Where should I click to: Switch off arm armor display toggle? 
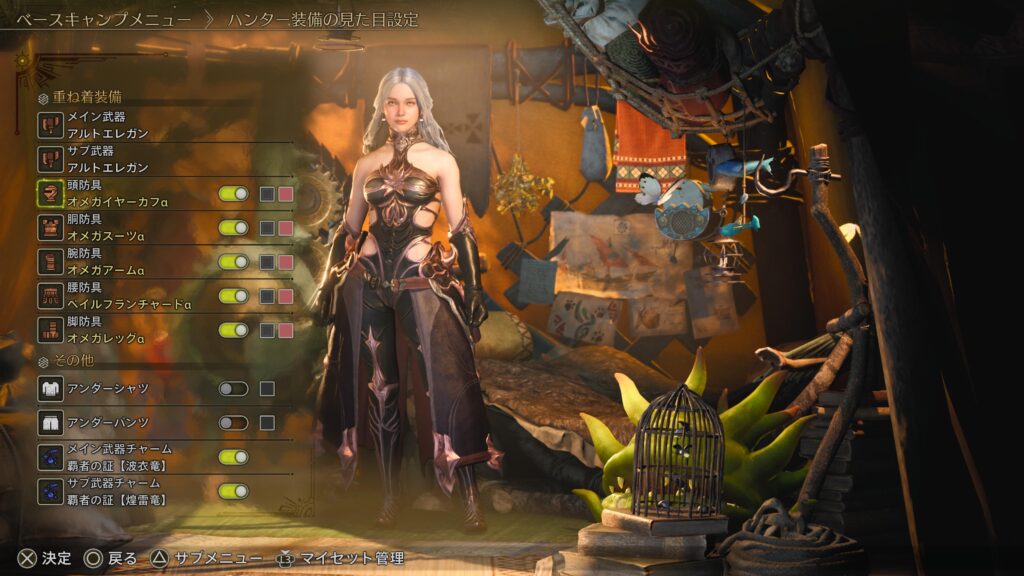233,262
